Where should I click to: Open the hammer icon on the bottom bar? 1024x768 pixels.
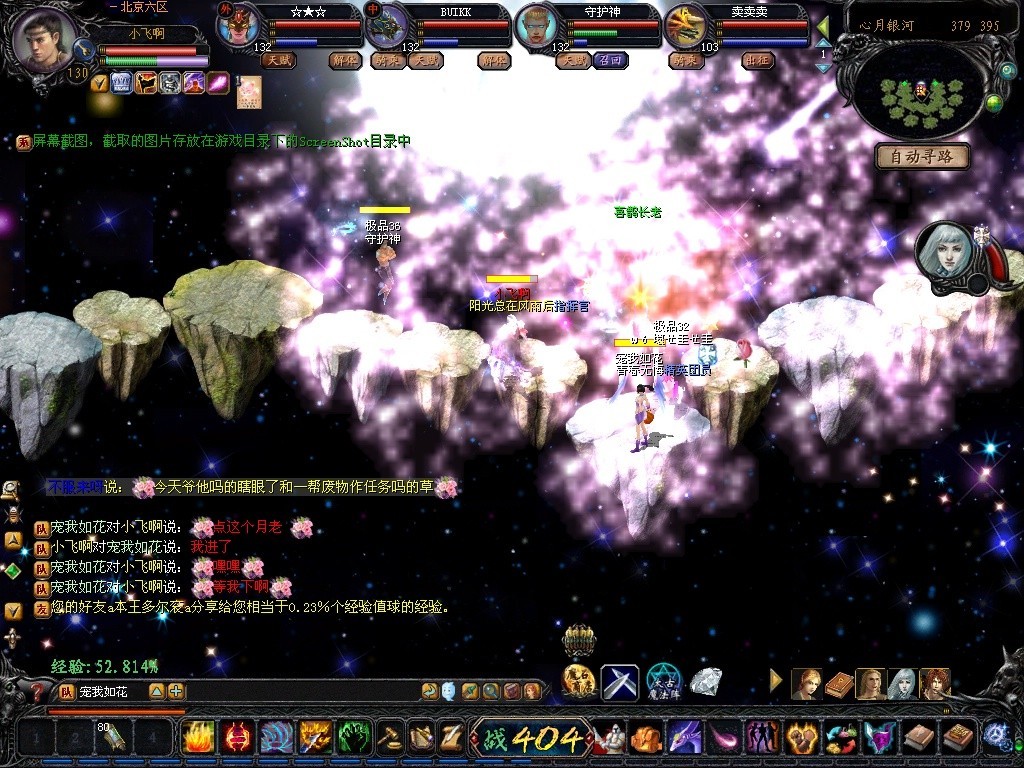391,738
